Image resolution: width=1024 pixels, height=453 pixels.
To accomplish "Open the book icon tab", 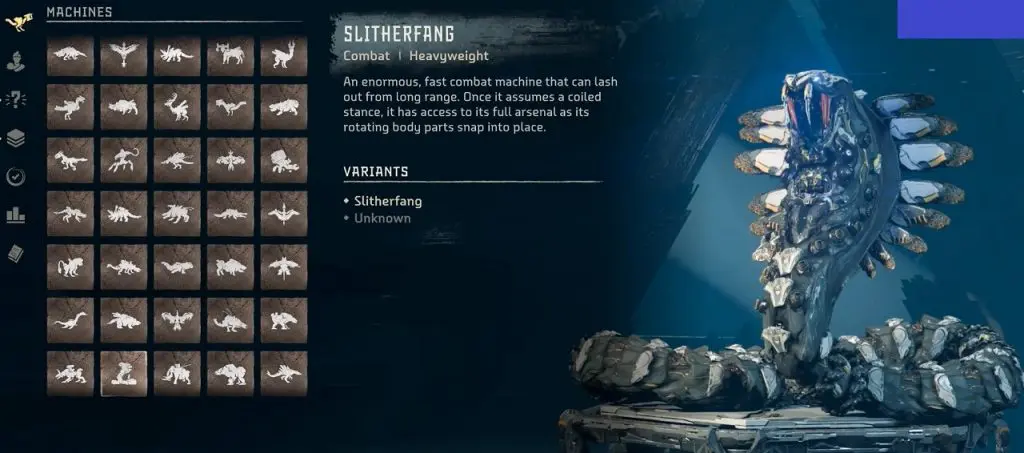I will (x=16, y=254).
